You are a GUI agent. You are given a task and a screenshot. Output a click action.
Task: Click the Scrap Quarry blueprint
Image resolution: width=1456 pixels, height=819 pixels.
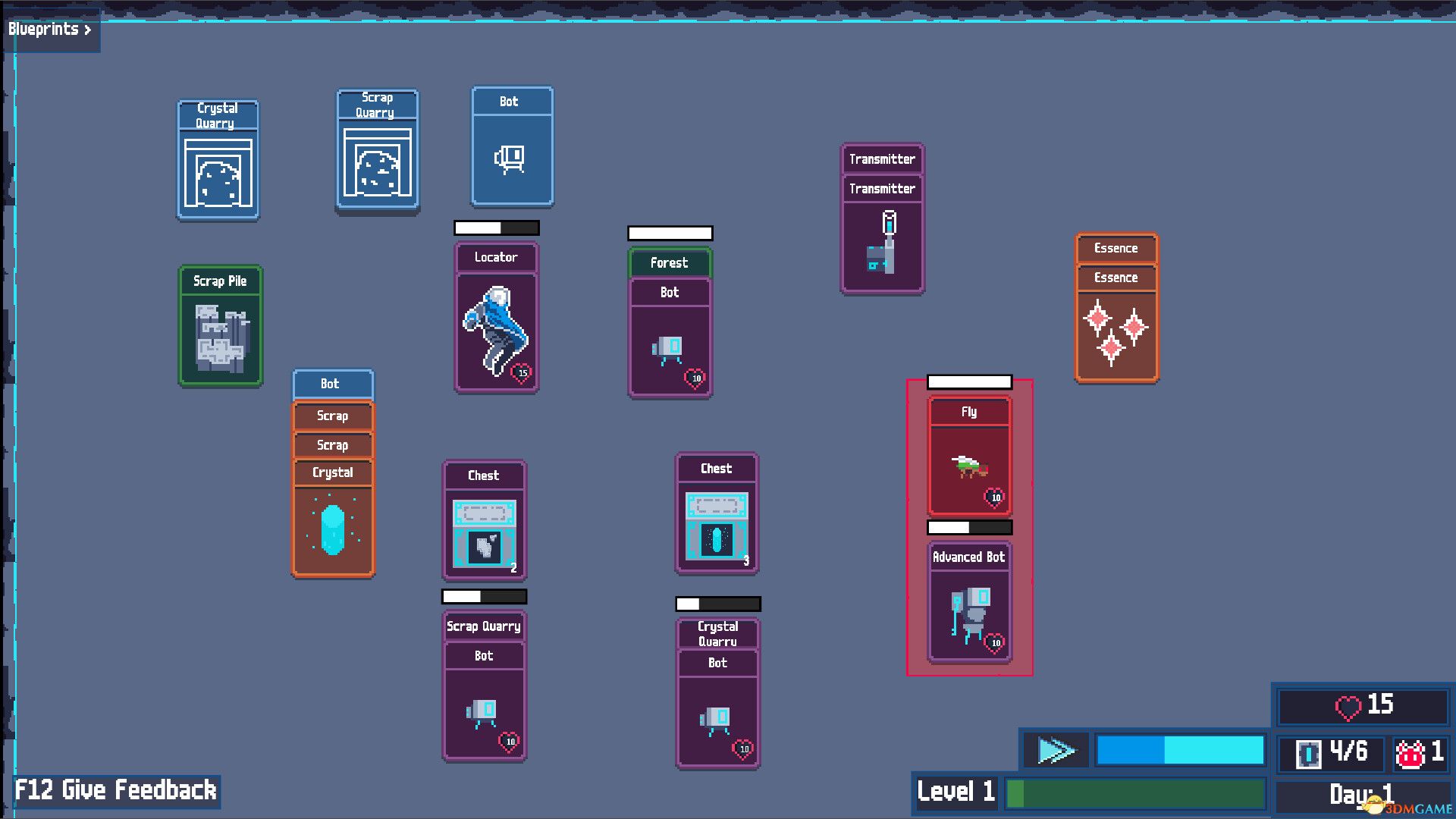(377, 148)
